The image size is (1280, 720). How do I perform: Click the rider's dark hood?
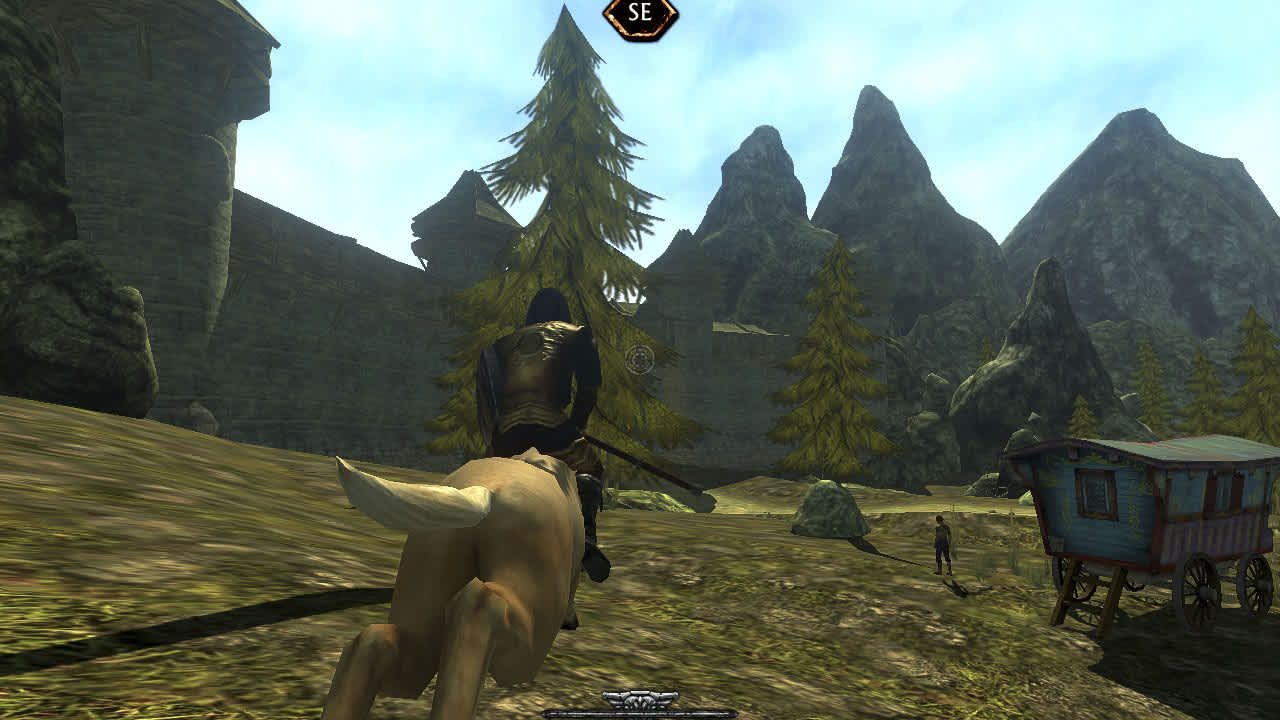pyautogui.click(x=552, y=305)
